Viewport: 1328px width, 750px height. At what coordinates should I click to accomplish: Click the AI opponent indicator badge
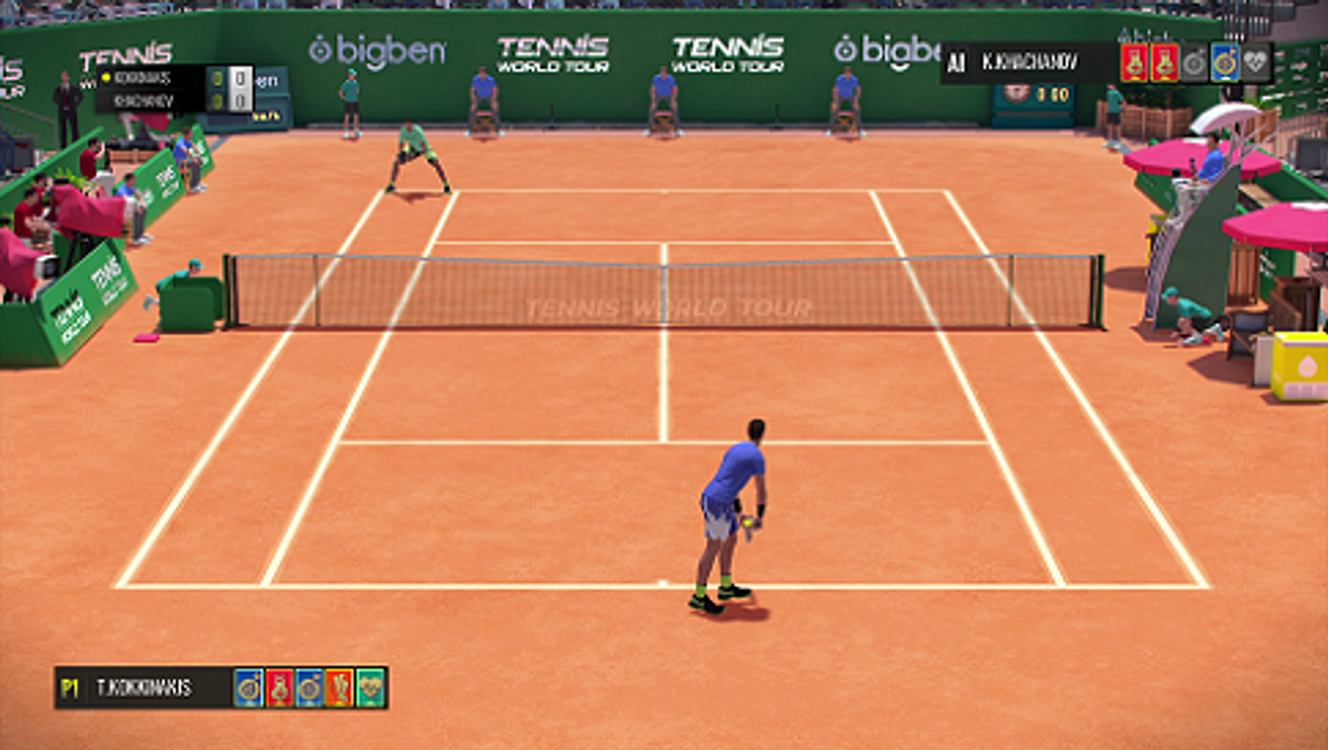coord(956,62)
